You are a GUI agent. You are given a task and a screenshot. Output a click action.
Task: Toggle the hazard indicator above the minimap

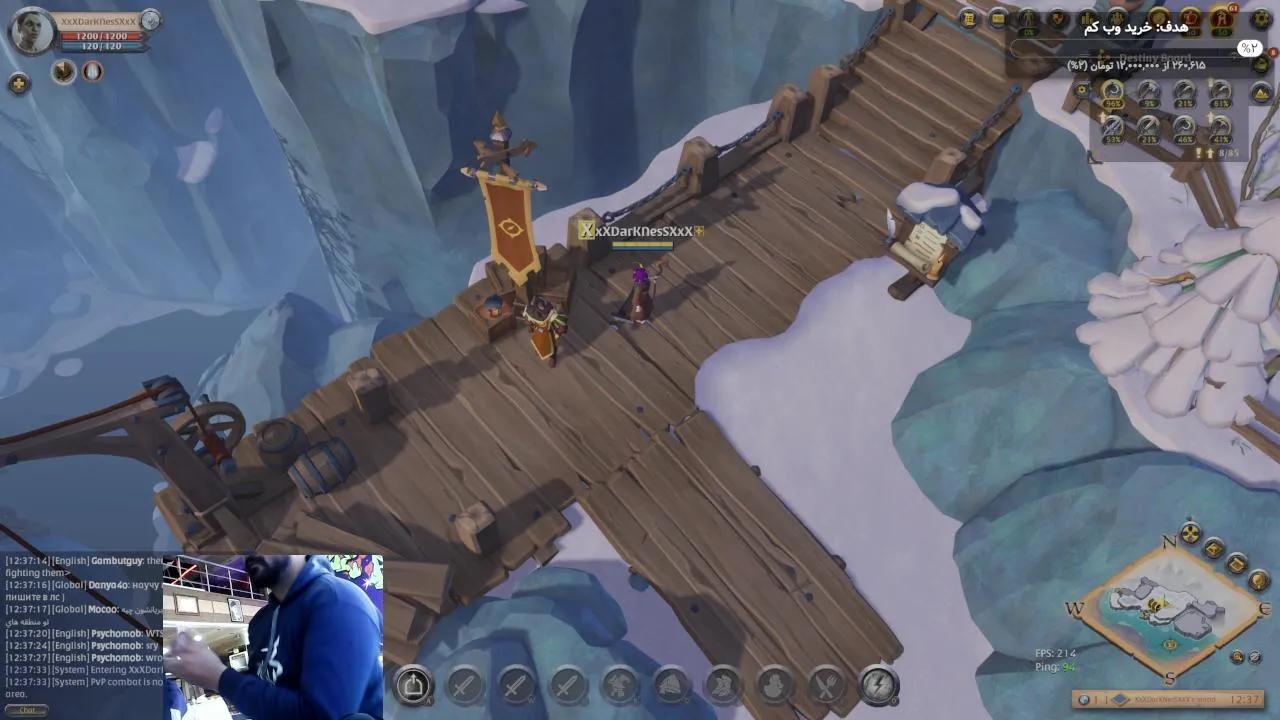1190,532
